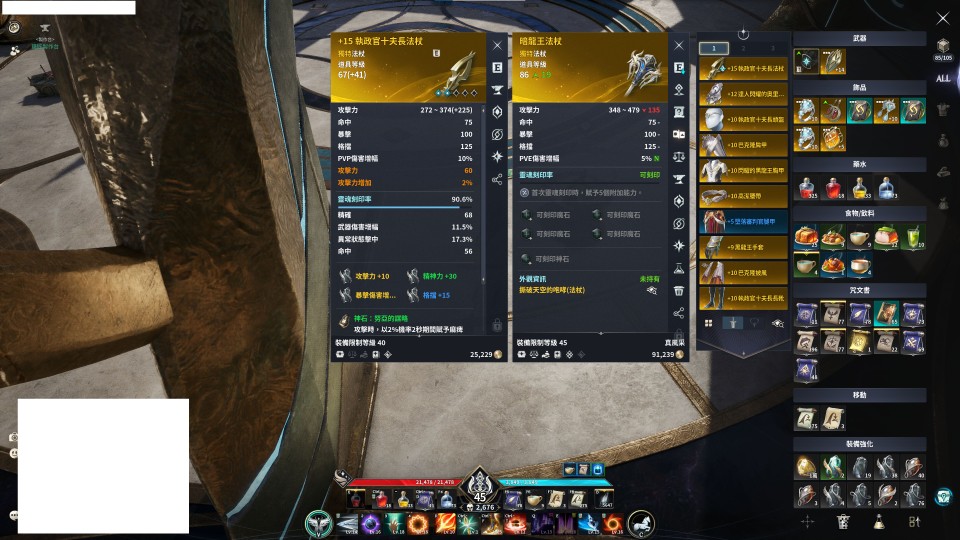Show ALL inventory item categories
The height and width of the screenshot is (540, 960).
tap(943, 78)
